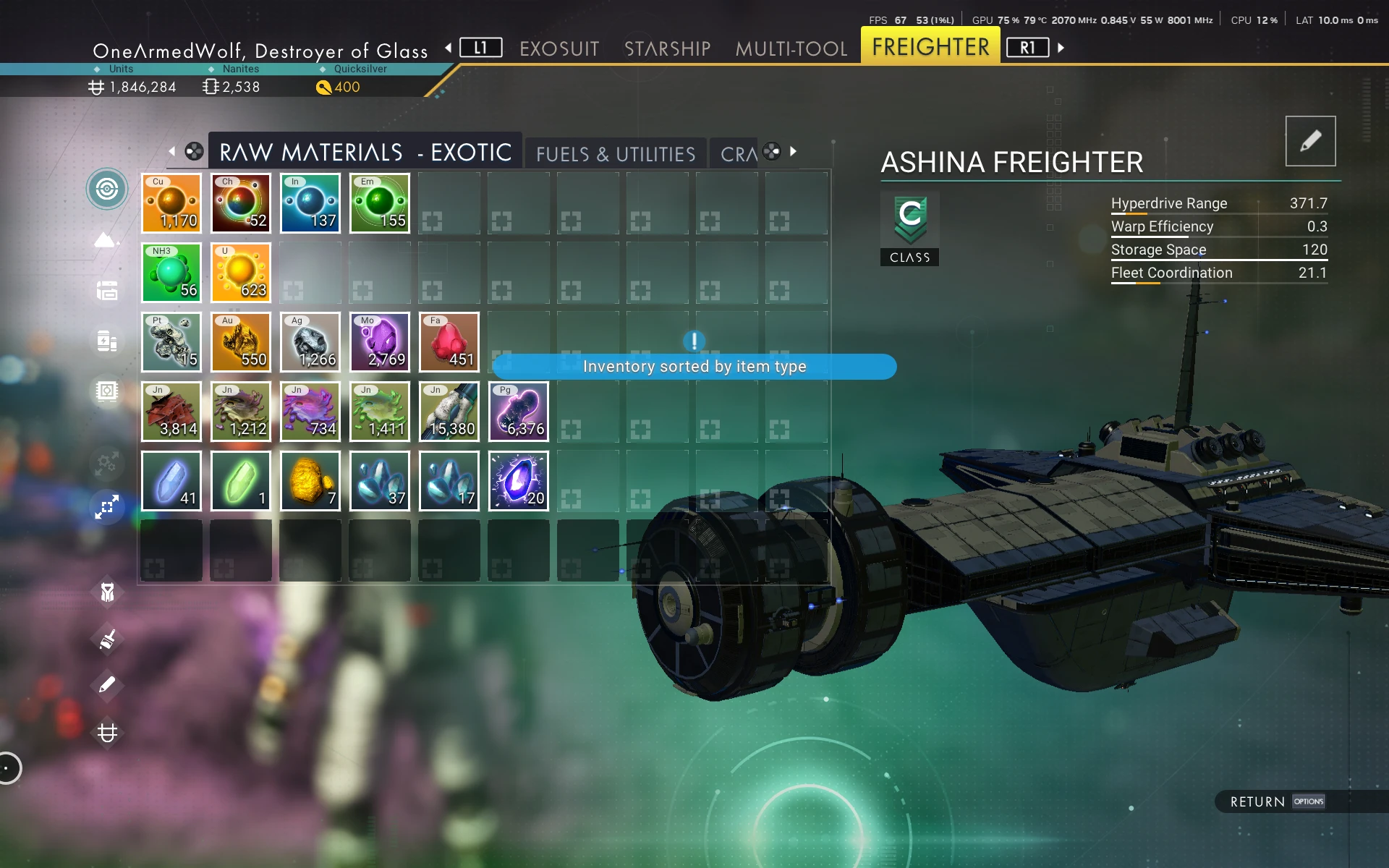Open the Starship inventory tab

coord(667,48)
